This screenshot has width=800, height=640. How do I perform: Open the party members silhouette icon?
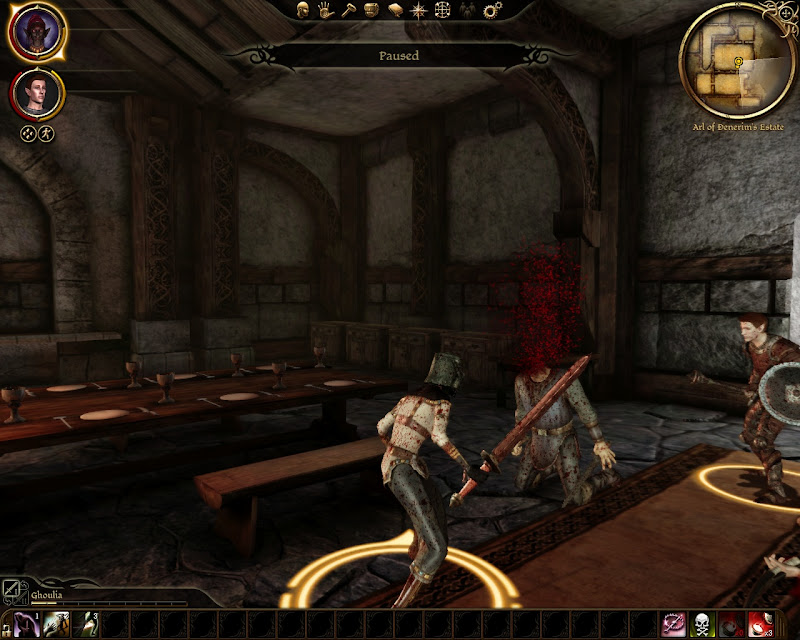pyautogui.click(x=468, y=10)
